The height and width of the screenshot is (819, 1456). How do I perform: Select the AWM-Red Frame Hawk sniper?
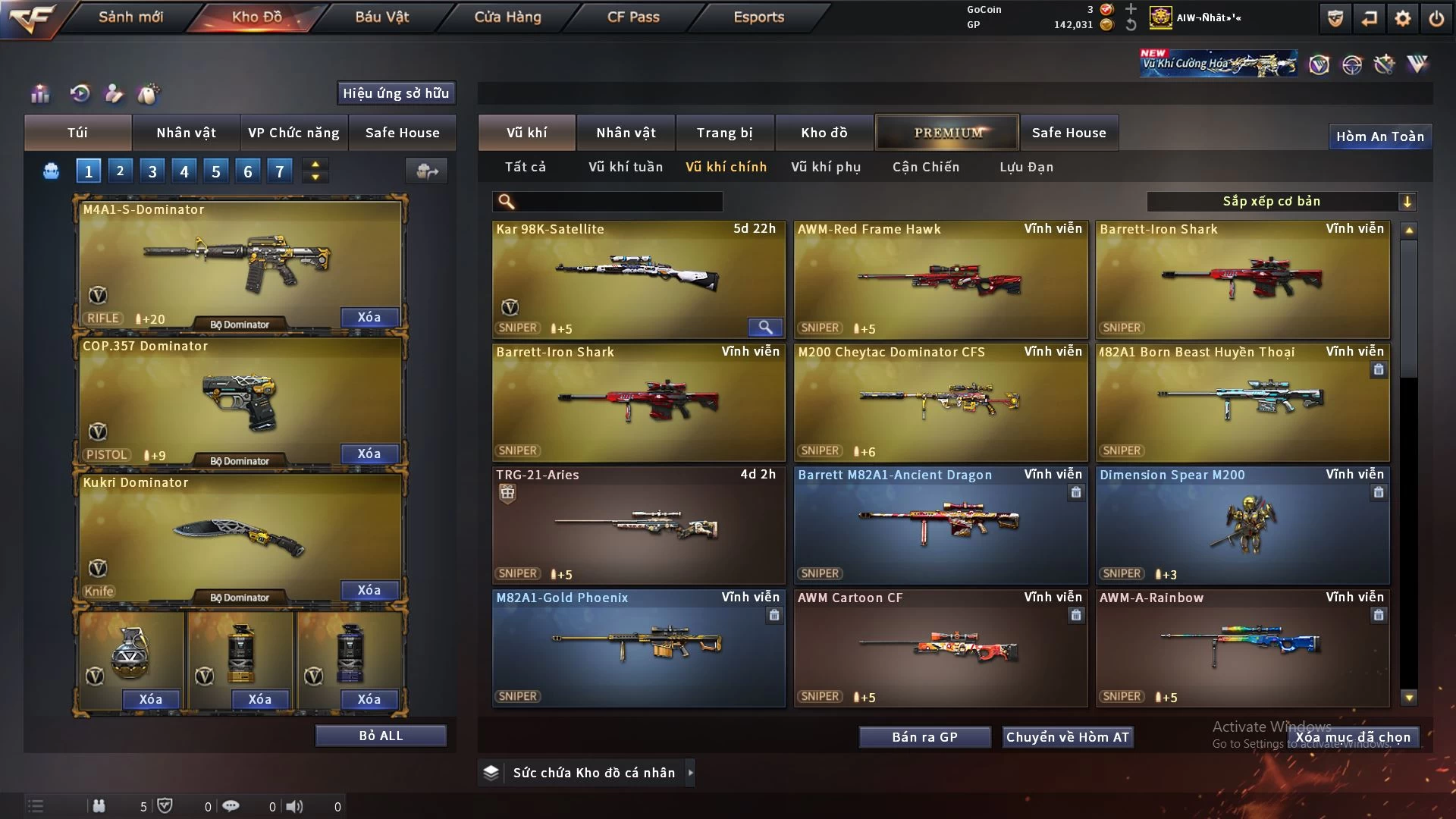(940, 279)
